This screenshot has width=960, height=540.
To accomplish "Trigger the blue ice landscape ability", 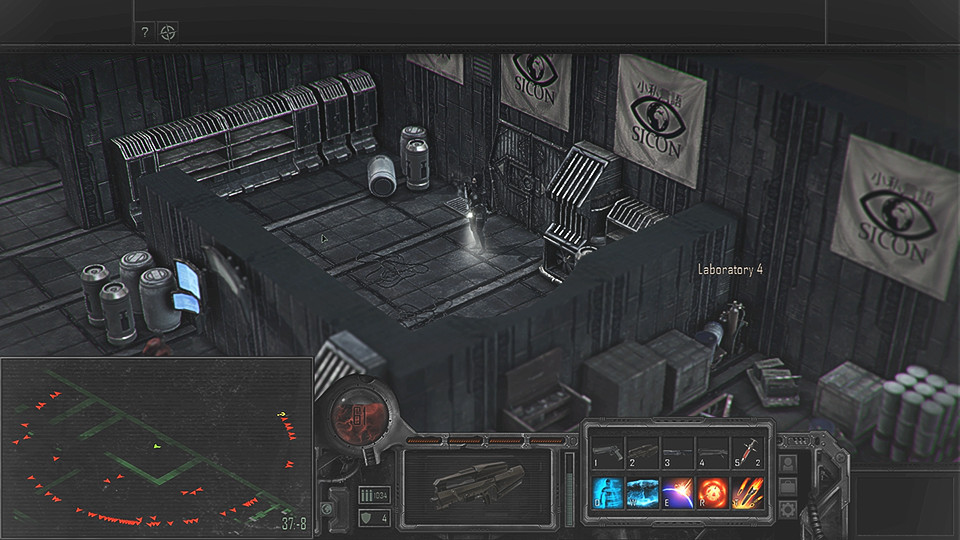I will pos(641,494).
